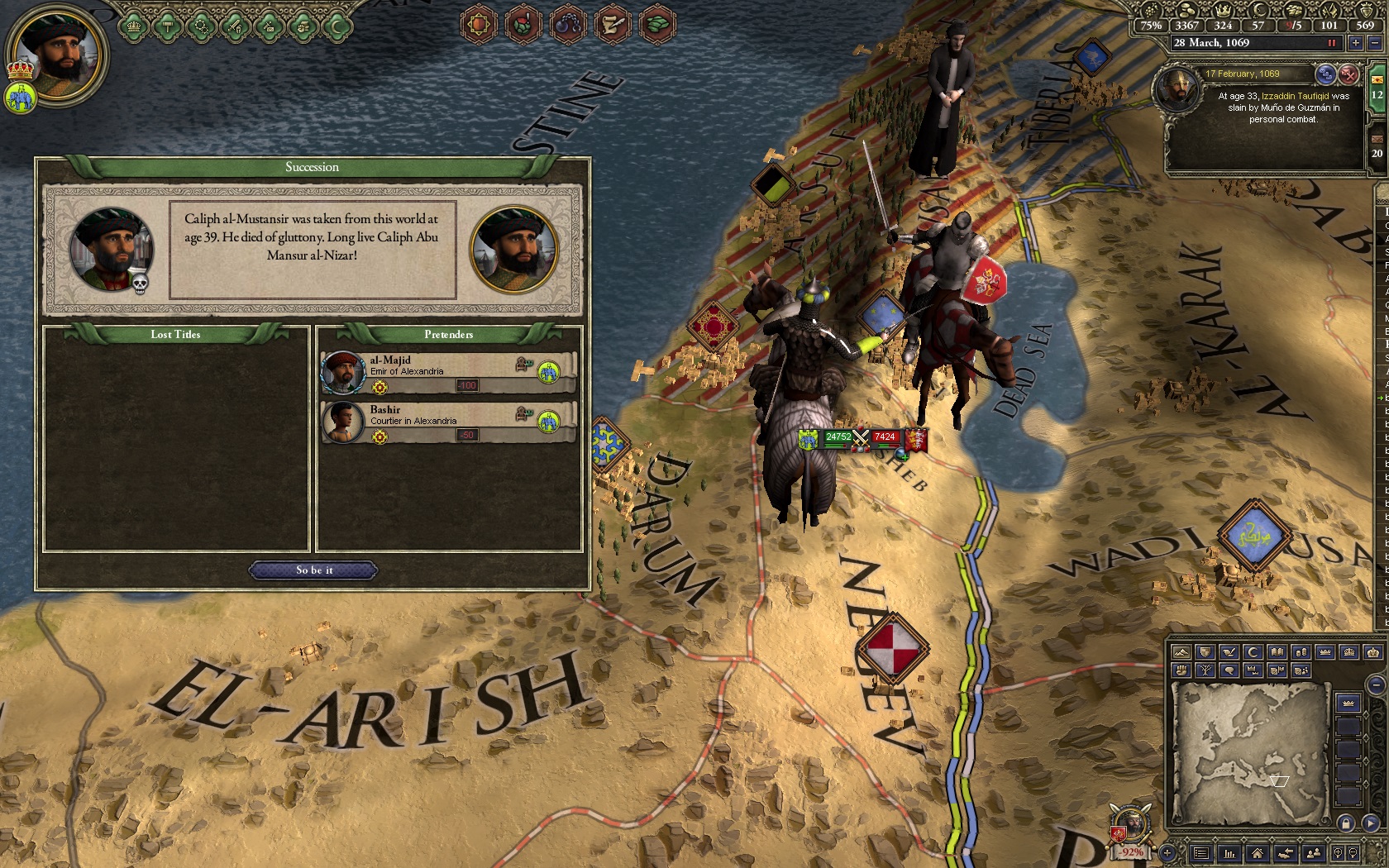
Task: Open the crescent religion tab
Action: [x=337, y=26]
